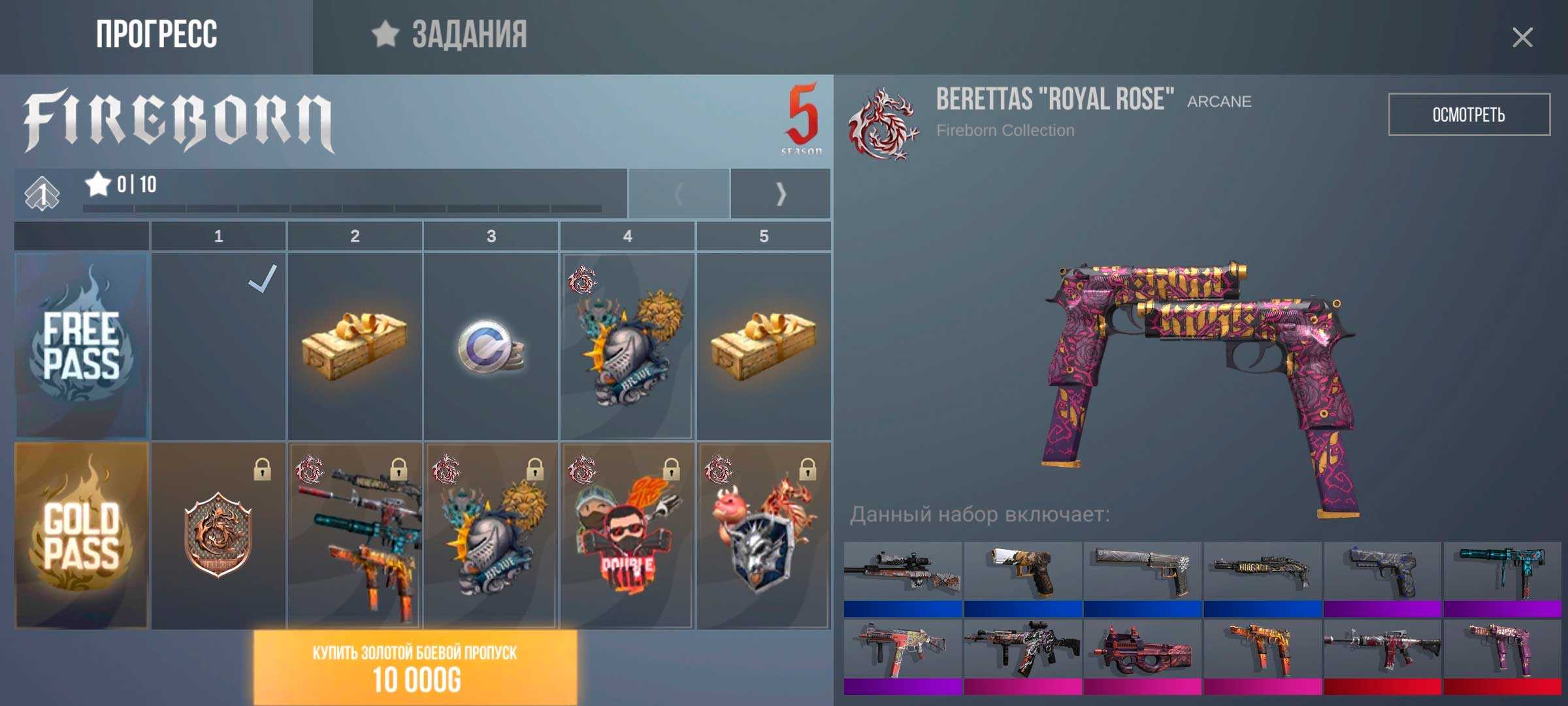Select the free pass level 2 gift crate

(355, 346)
